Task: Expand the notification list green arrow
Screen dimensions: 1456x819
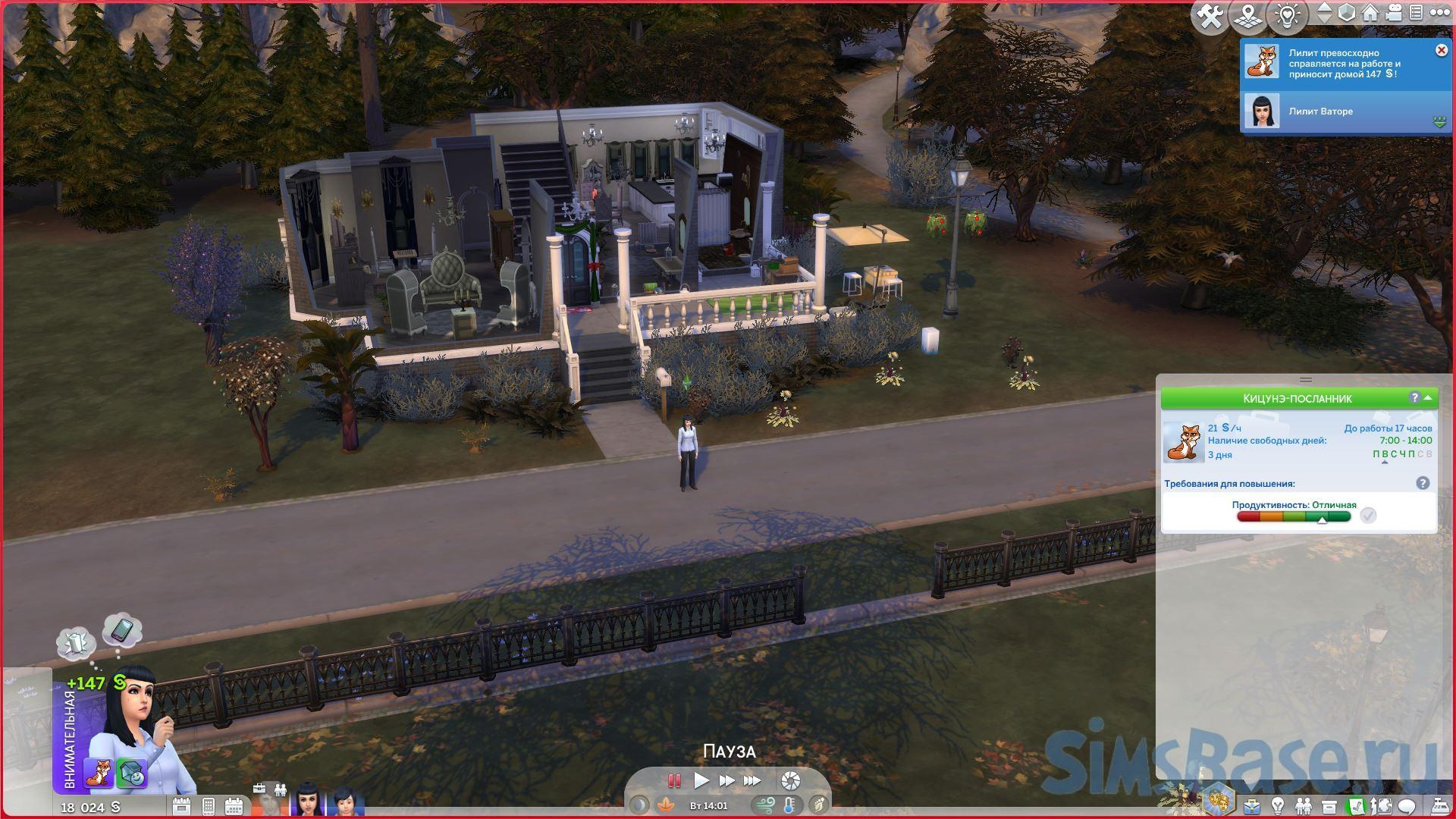Action: tap(1439, 121)
